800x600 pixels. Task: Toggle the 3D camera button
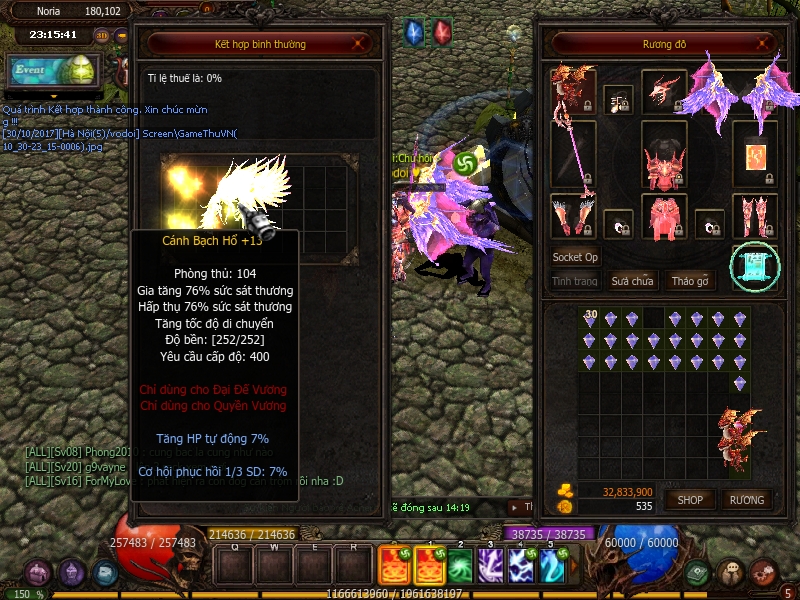pyautogui.click(x=102, y=35)
